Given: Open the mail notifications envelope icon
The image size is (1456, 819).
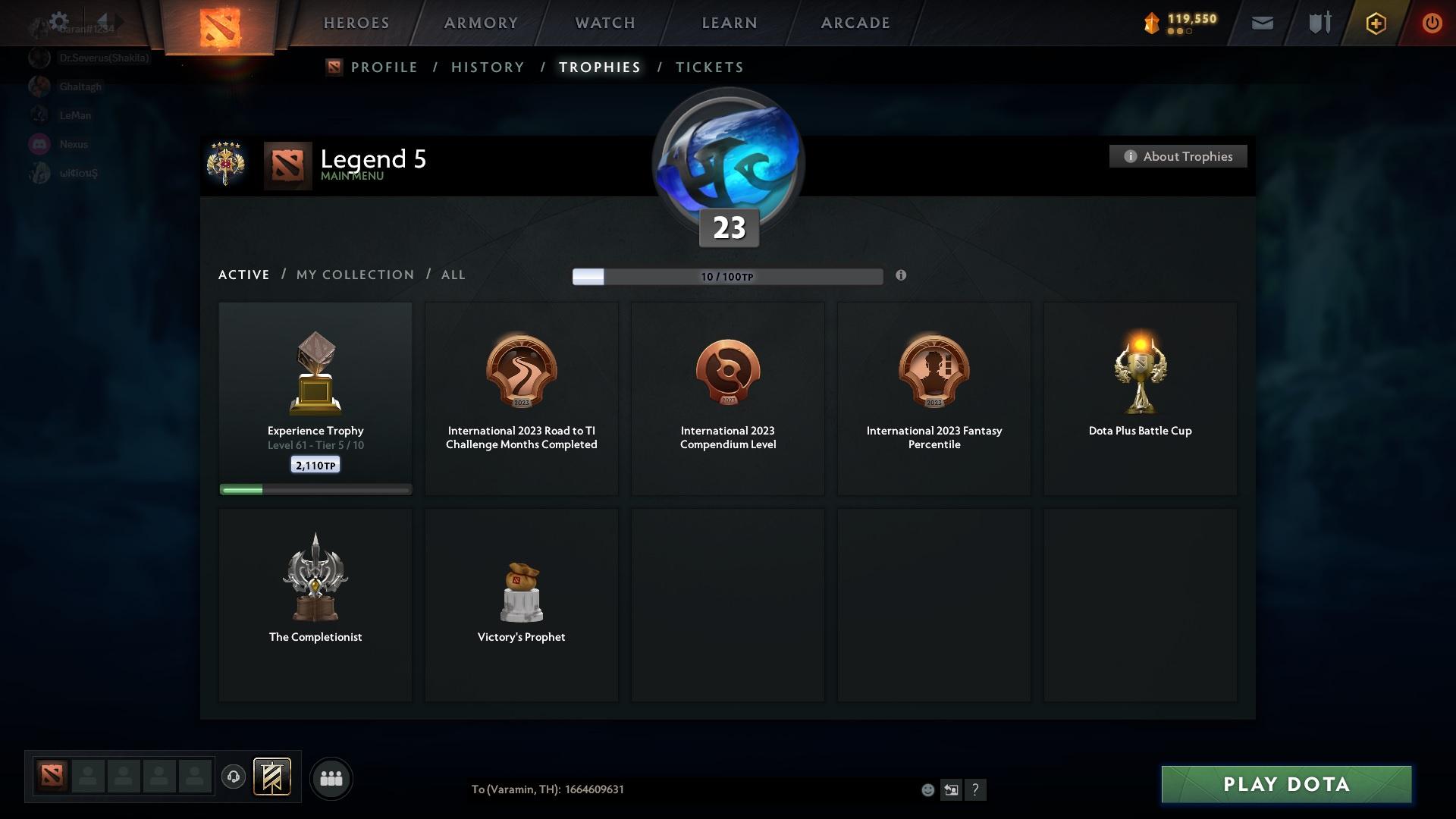Looking at the screenshot, I should [1261, 23].
